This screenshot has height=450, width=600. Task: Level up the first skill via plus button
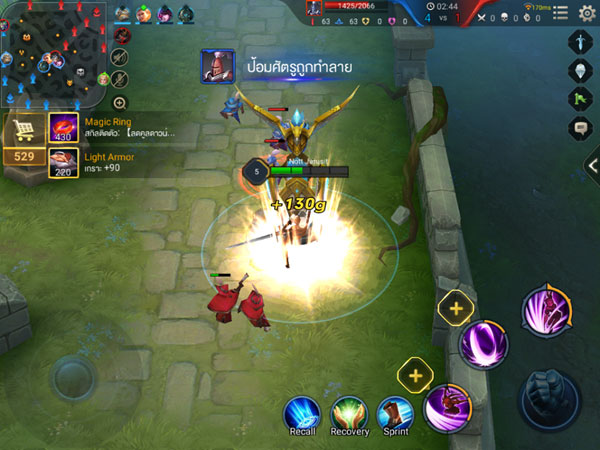point(414,376)
